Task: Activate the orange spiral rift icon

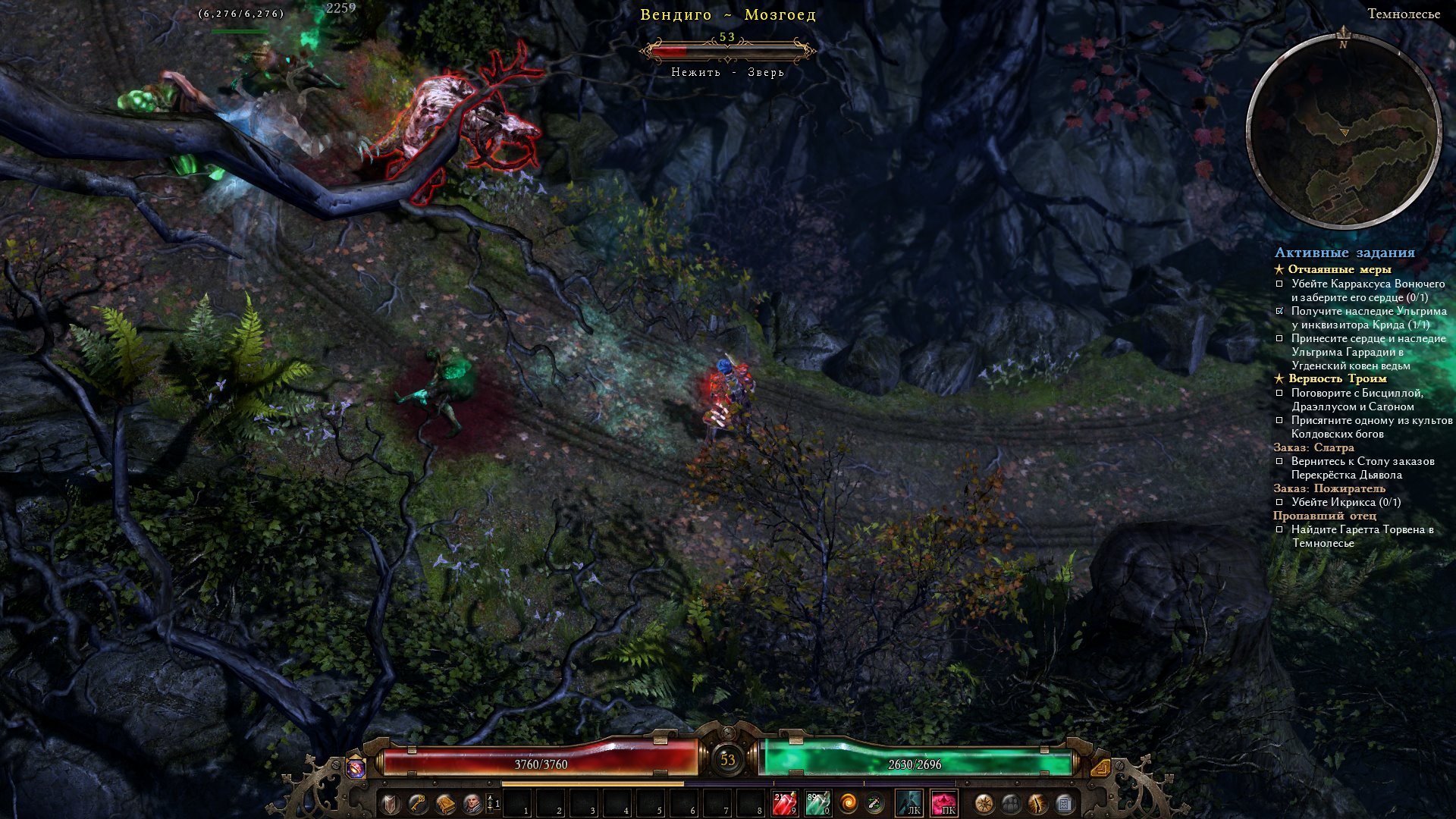Action: tap(849, 803)
